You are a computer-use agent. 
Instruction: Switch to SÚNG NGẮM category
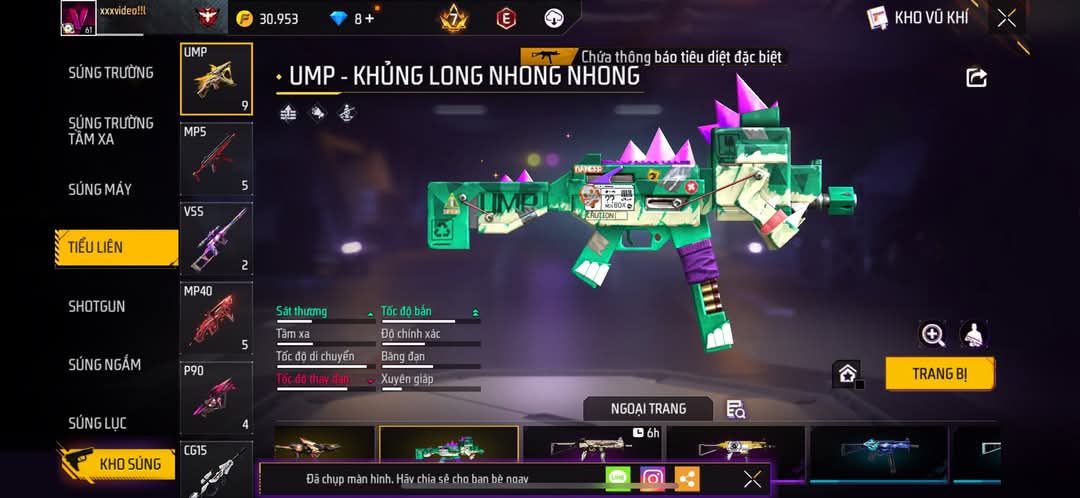click(x=104, y=364)
